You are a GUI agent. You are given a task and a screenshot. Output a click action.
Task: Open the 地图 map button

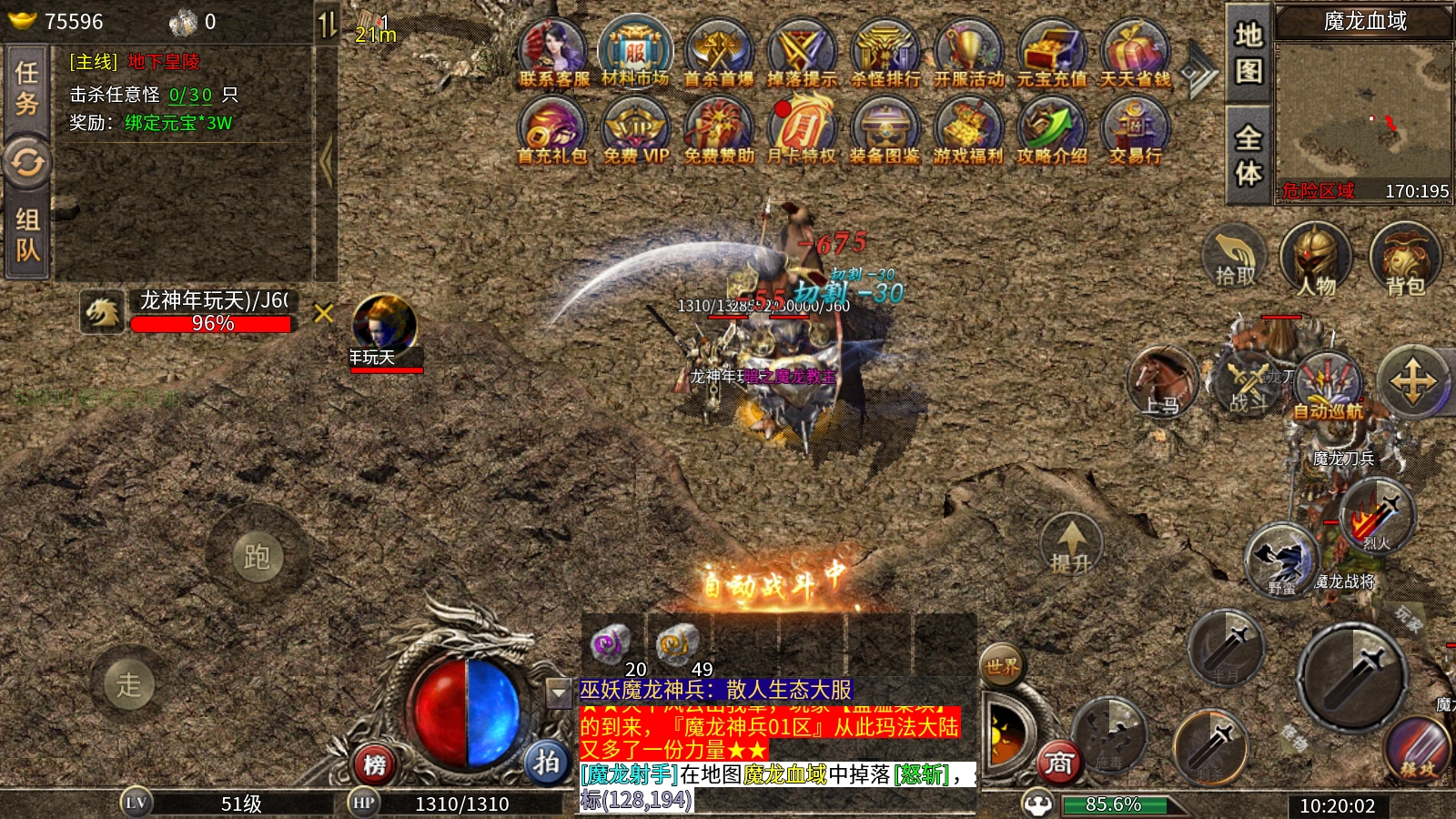click(1249, 51)
